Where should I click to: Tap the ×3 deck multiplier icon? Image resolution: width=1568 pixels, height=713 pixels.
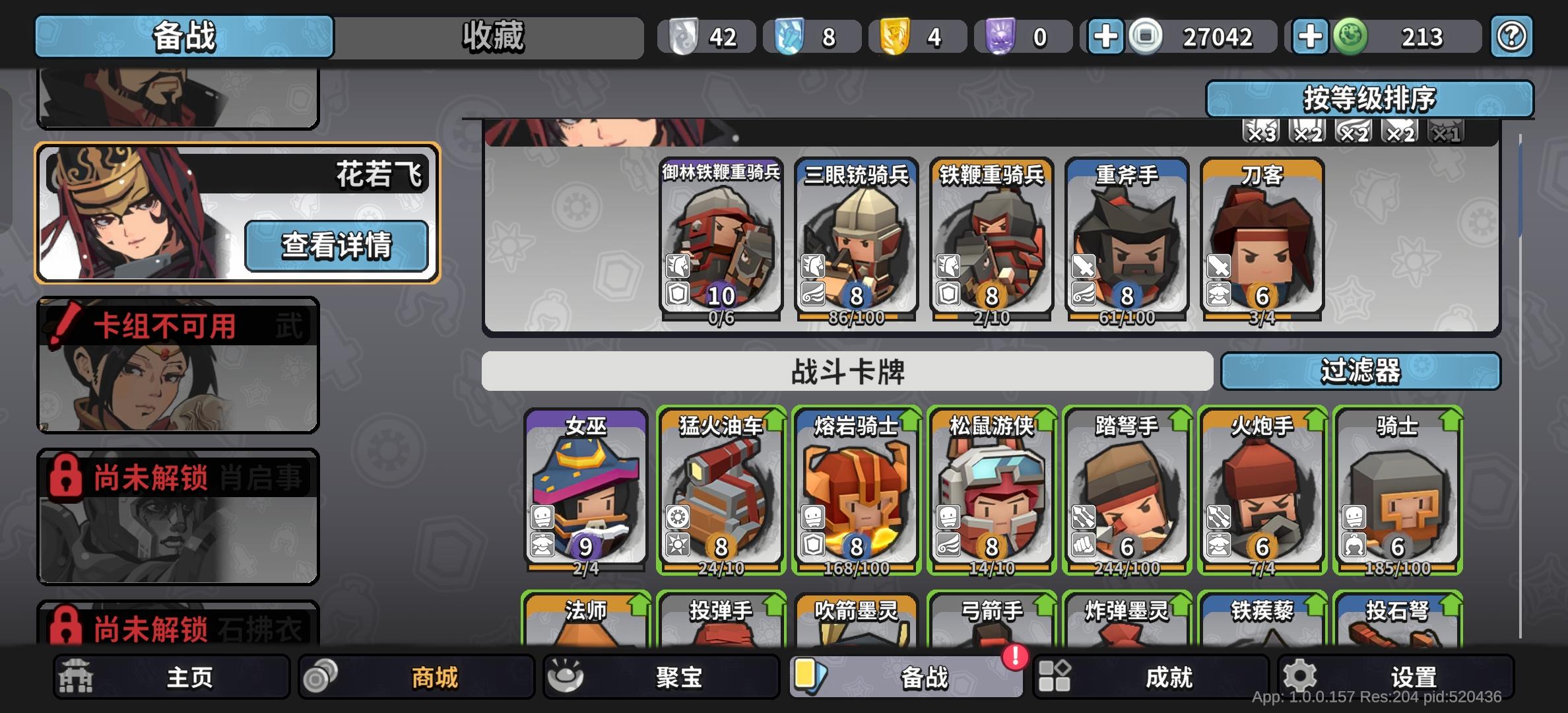pyautogui.click(x=1260, y=131)
